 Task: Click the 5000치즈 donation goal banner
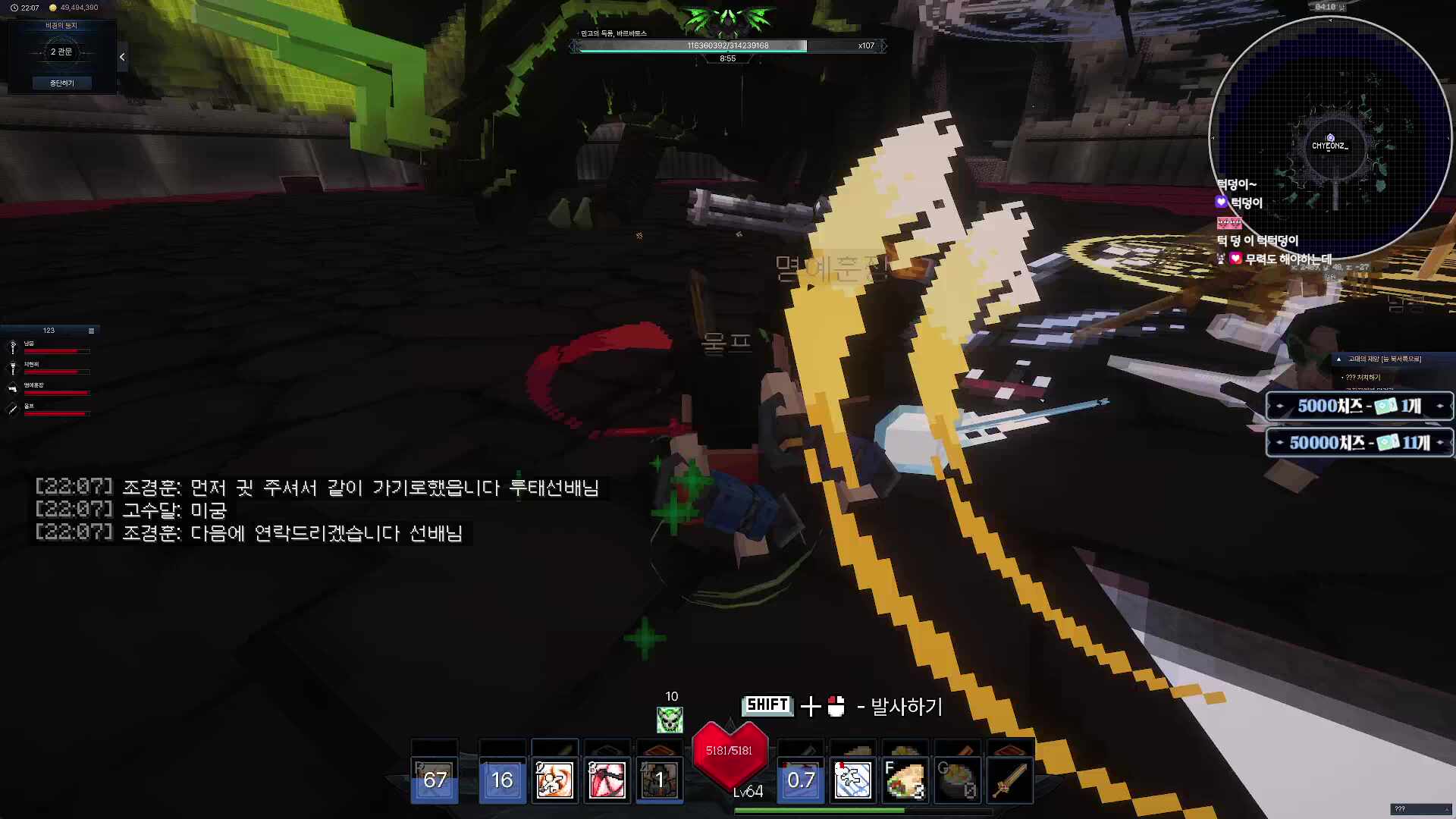click(x=1359, y=406)
